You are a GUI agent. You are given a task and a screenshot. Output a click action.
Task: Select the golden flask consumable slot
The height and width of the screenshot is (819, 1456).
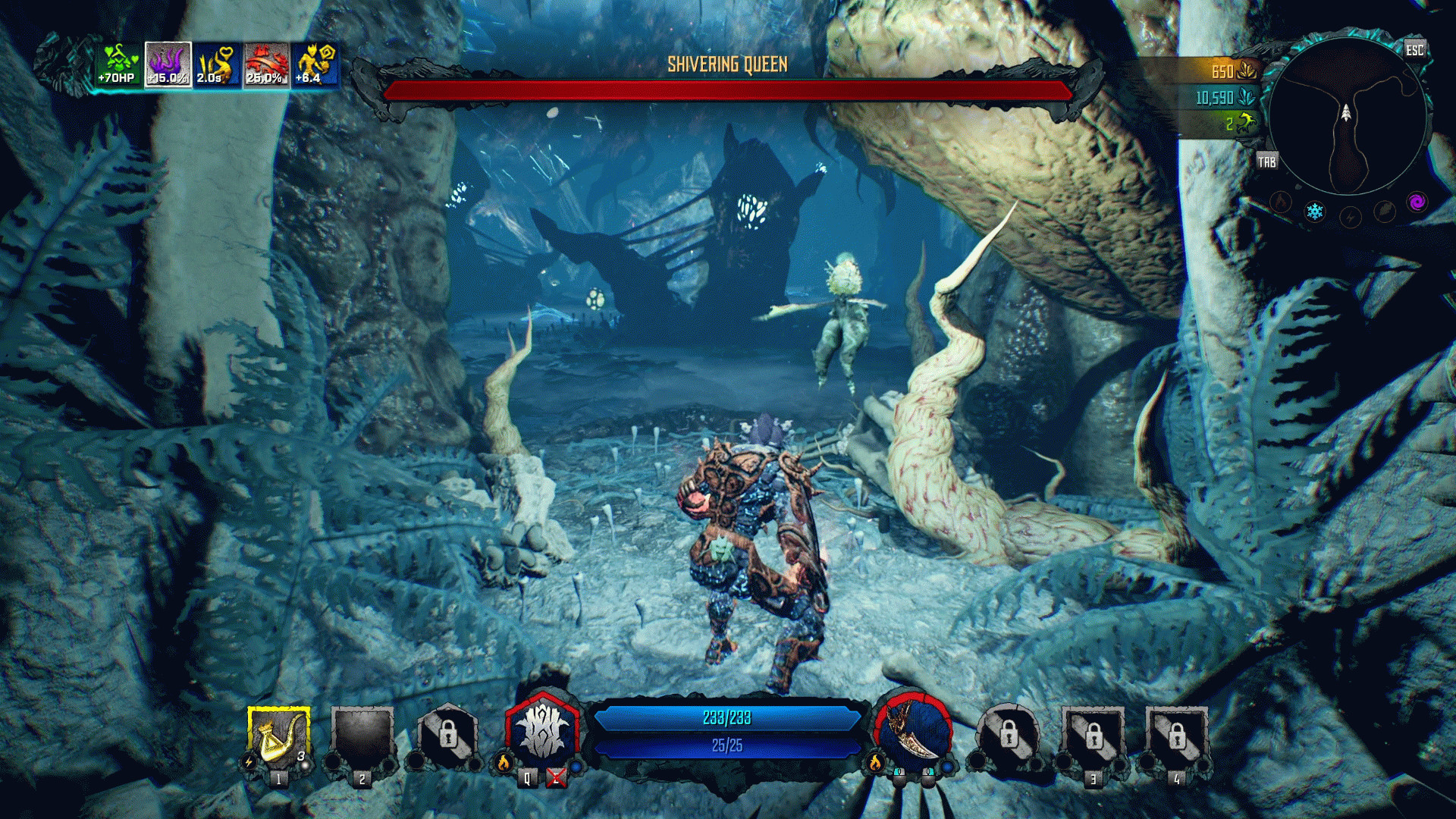pos(278,738)
